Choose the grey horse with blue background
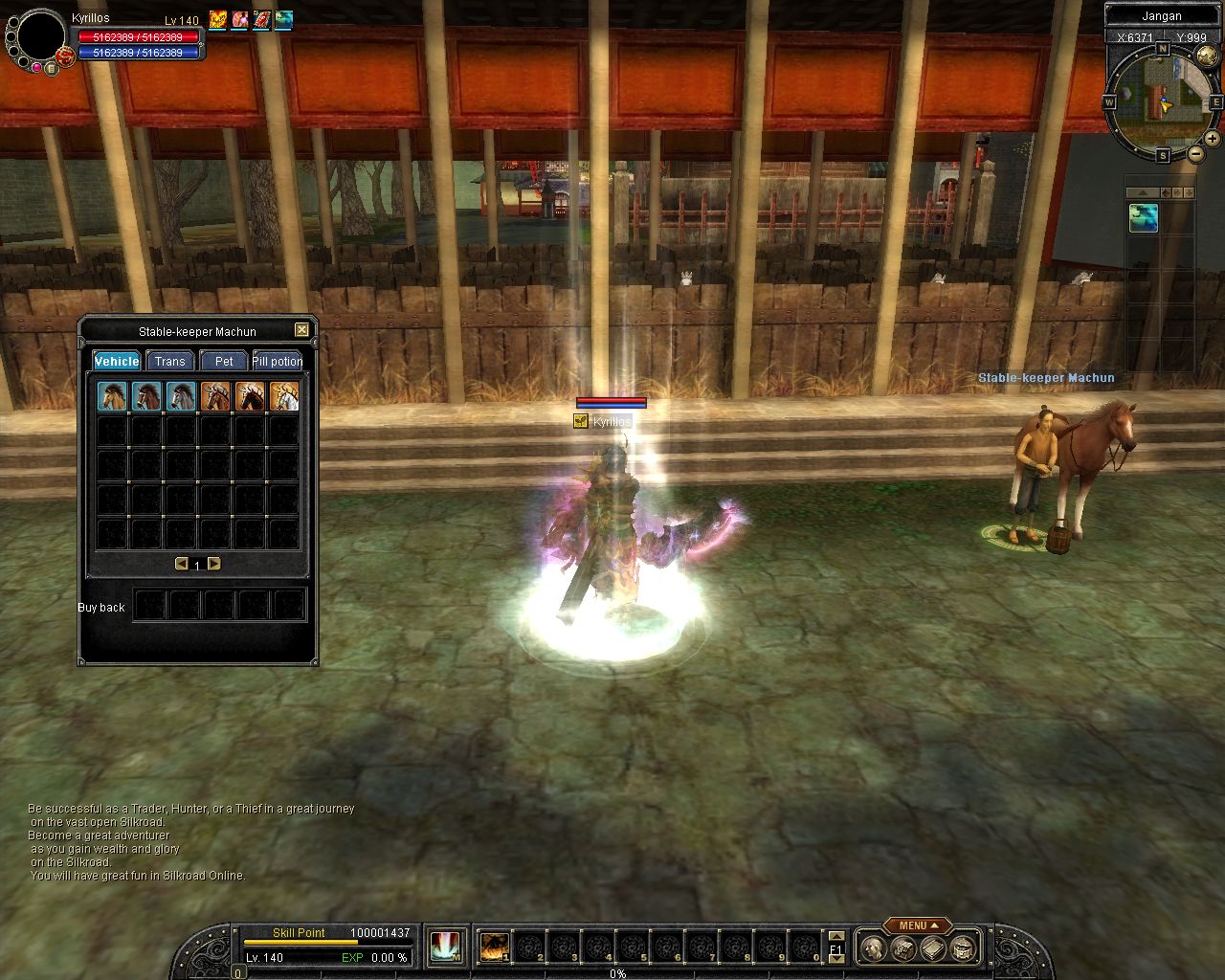Image resolution: width=1225 pixels, height=980 pixels. pos(181,395)
